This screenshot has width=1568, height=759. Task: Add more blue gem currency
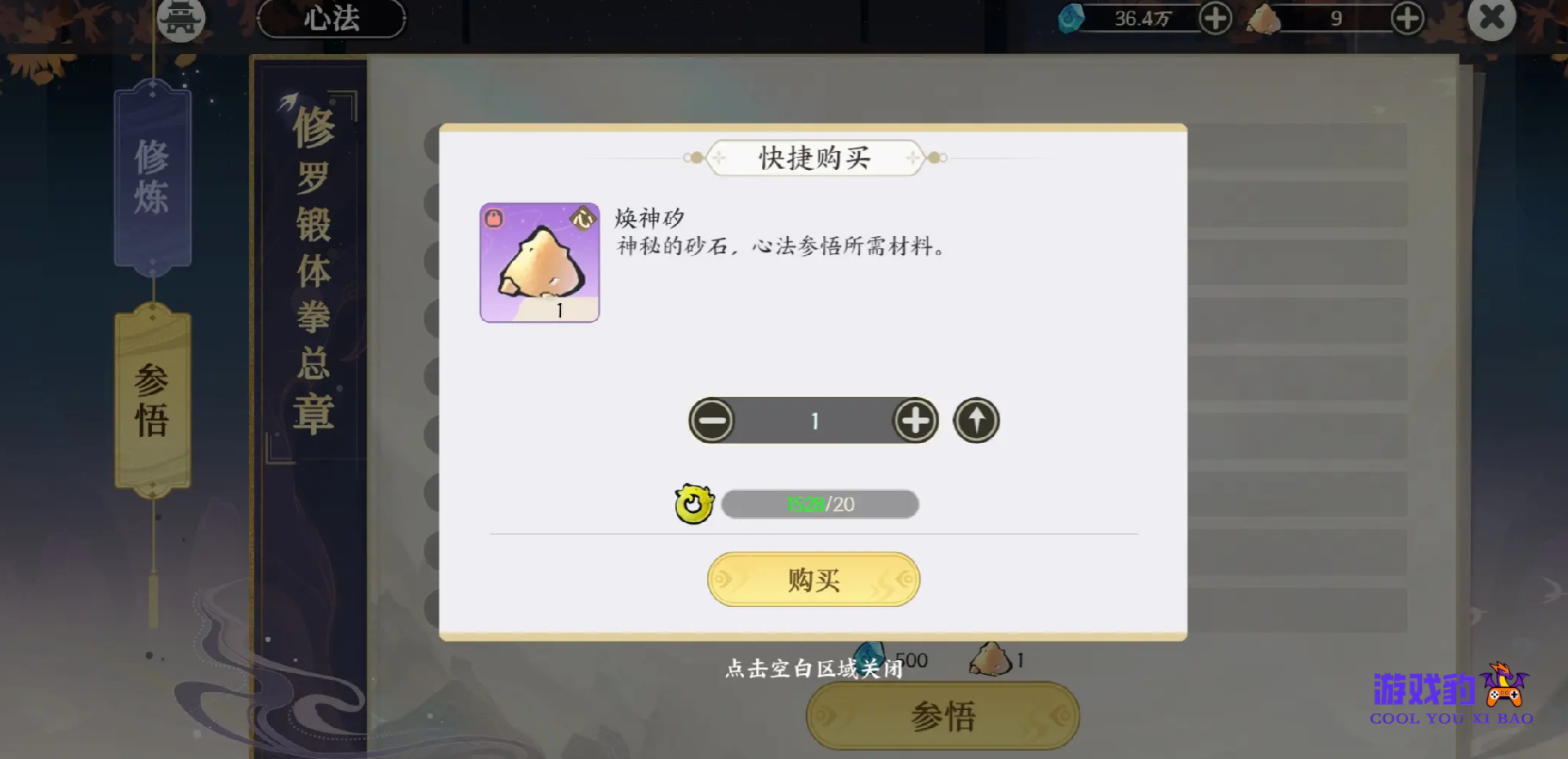pyautogui.click(x=1215, y=18)
